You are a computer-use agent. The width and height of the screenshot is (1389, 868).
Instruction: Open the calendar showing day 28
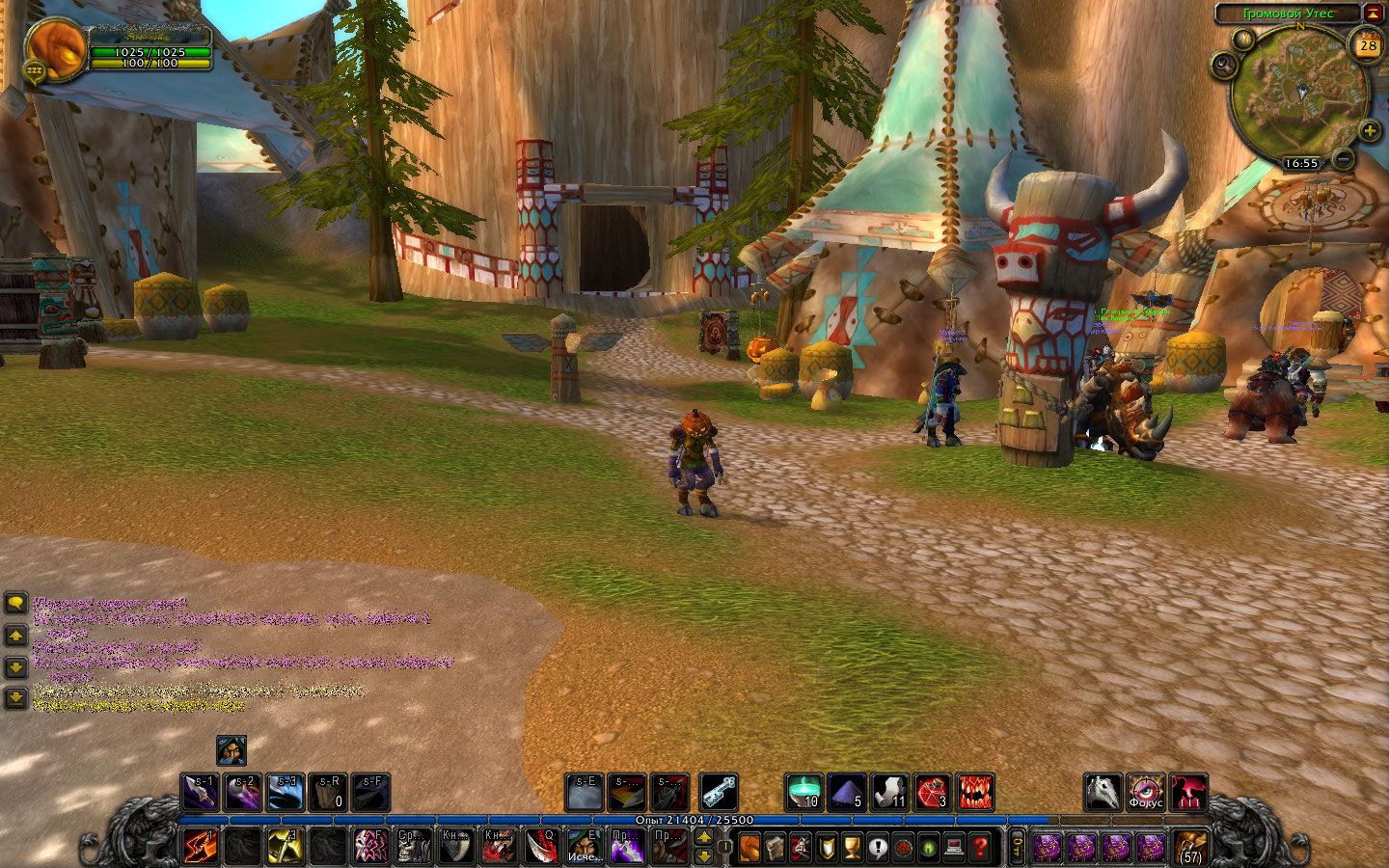coord(1368,44)
